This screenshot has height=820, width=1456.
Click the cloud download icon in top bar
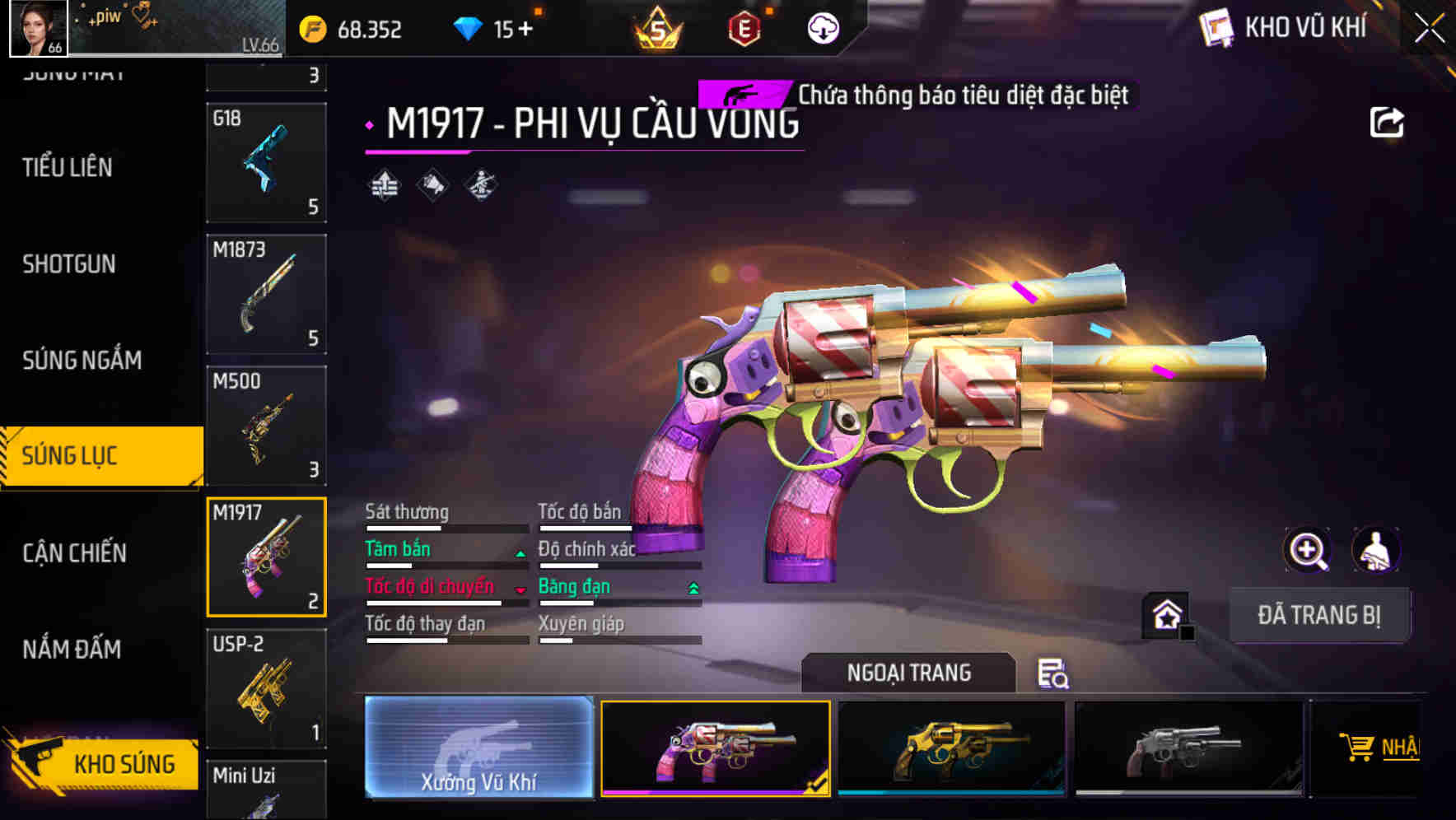[822, 27]
